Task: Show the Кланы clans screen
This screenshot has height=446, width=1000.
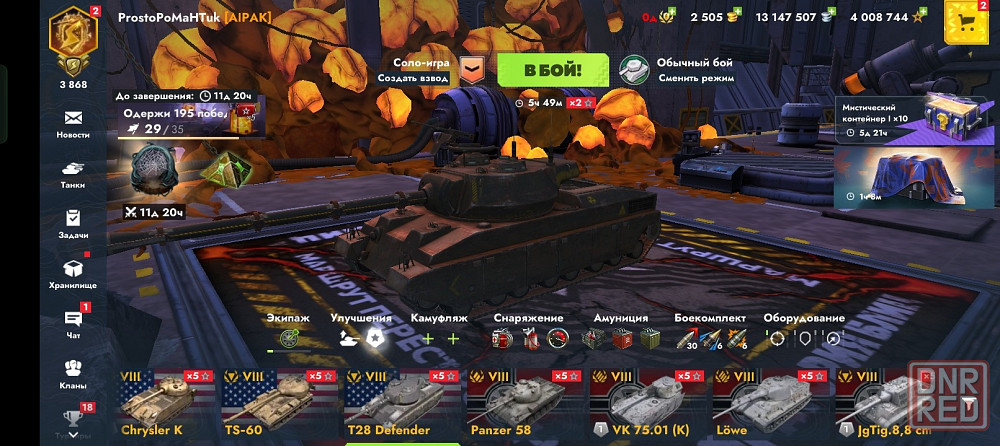Action: click(73, 372)
